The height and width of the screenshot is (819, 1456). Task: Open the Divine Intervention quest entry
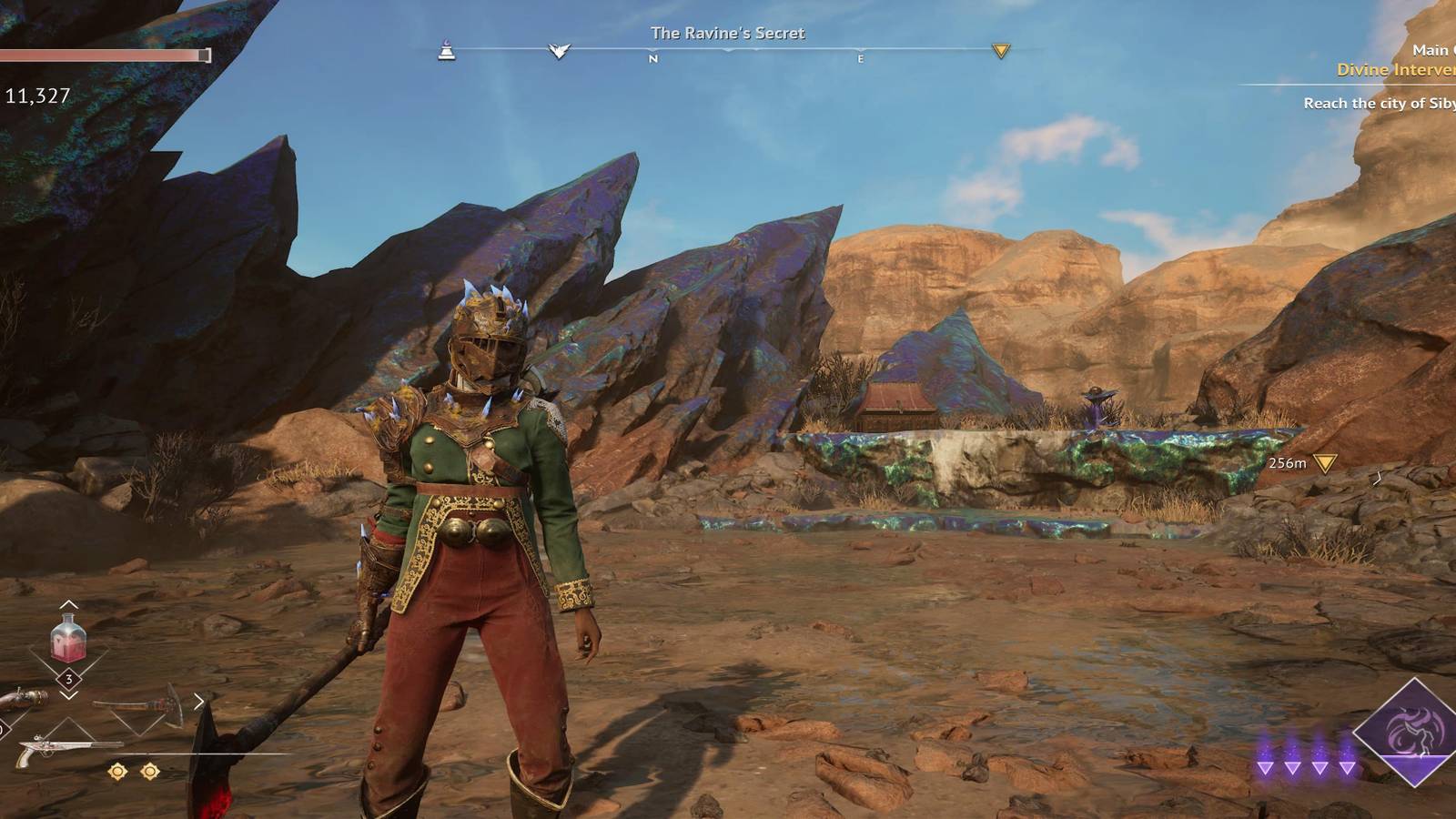(x=1395, y=68)
